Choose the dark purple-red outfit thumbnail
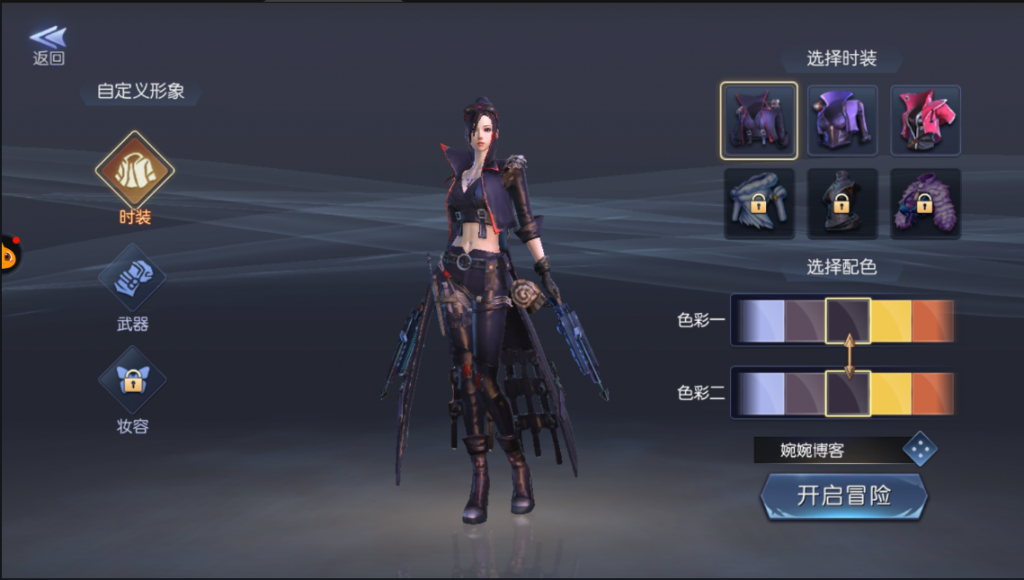Image resolution: width=1024 pixels, height=580 pixels. coord(759,121)
